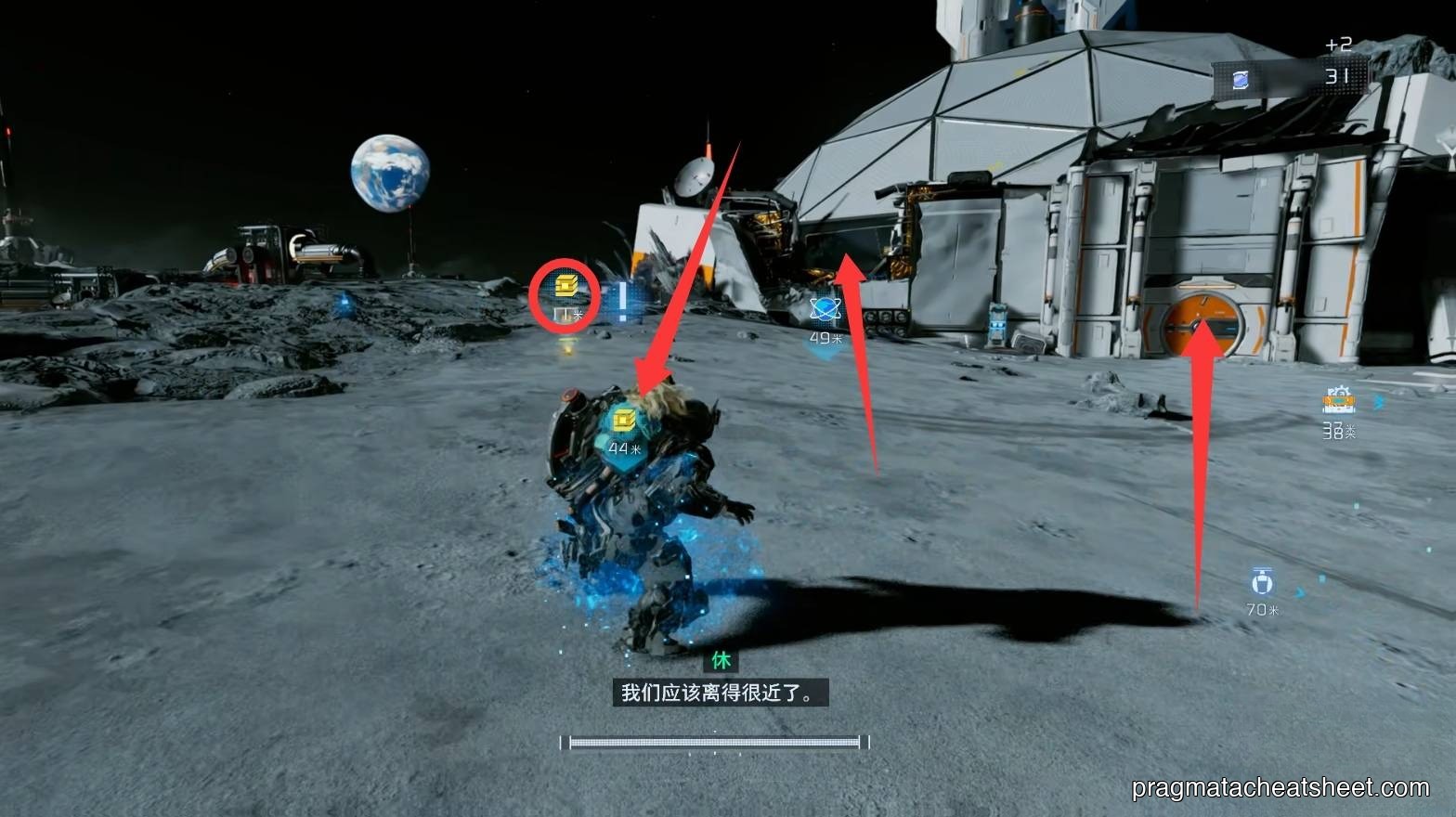
Task: Open the pragmatacheatsheet.com watermark link
Action: (x=1280, y=788)
